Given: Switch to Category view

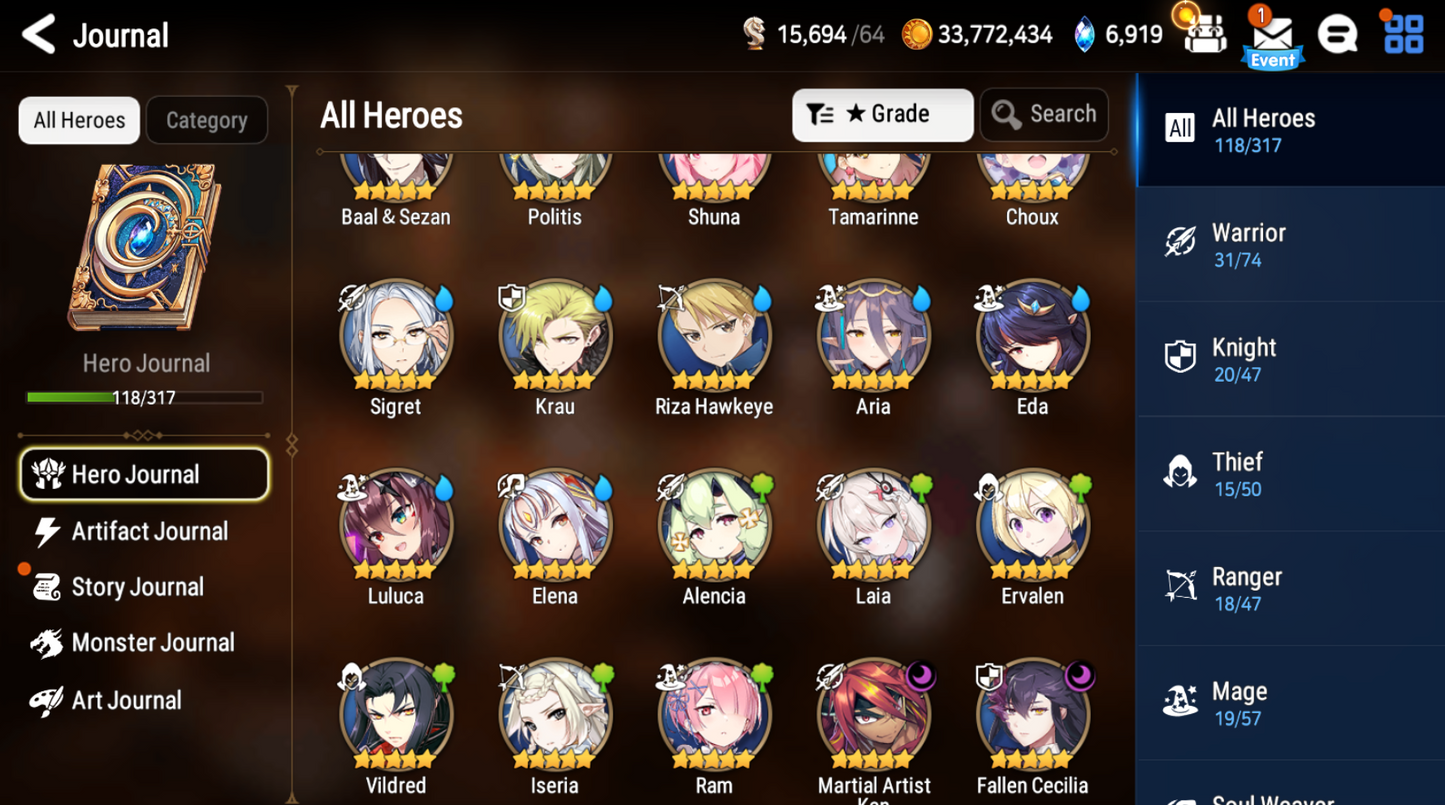Looking at the screenshot, I should 206,120.
